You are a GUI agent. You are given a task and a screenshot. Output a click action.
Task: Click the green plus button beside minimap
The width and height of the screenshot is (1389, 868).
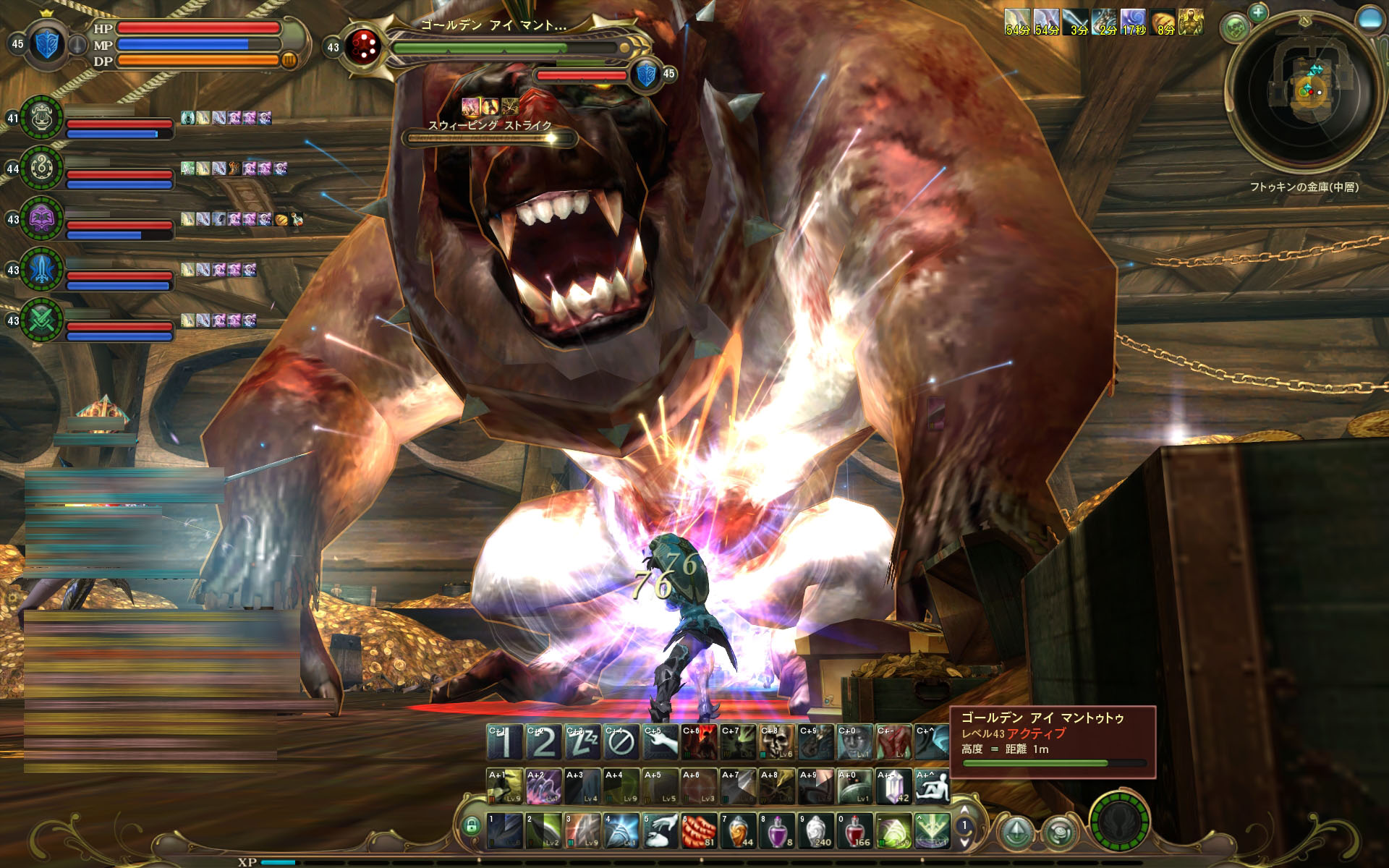tap(1258, 12)
